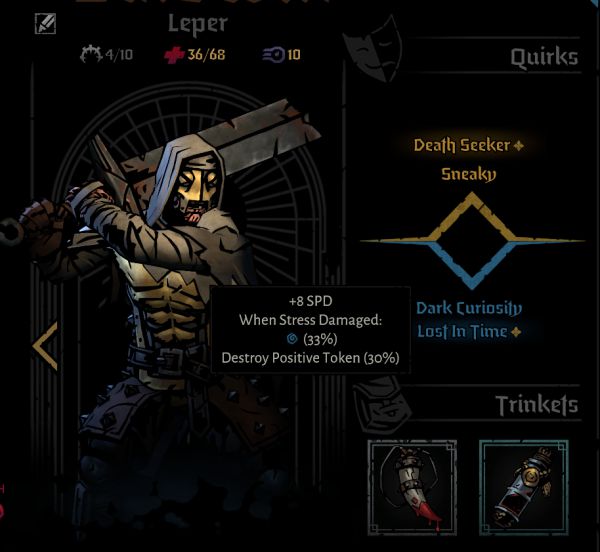Select the bloody horn trinket slot
The height and width of the screenshot is (552, 600).
(413, 485)
